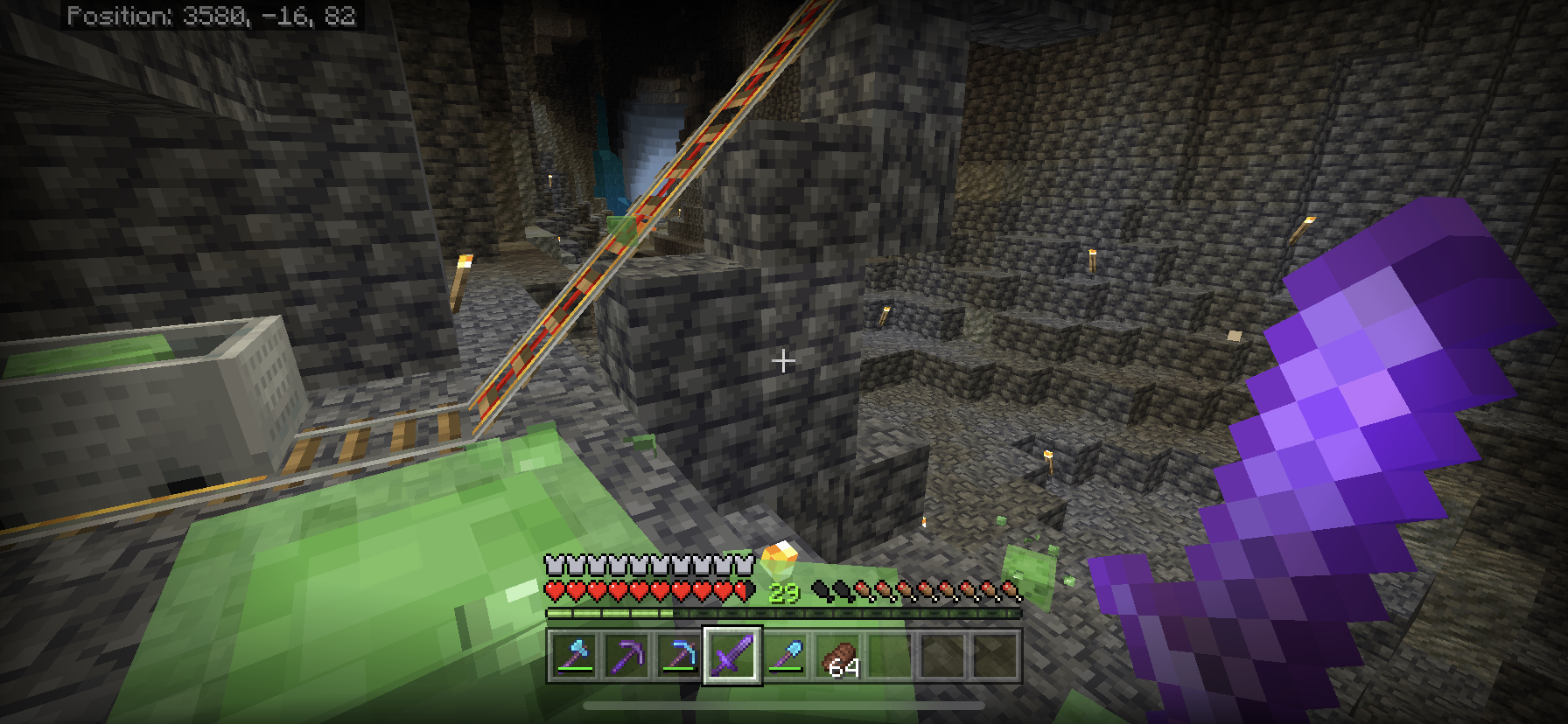Choose the enchanted netherite sword slot
This screenshot has width=1568, height=724.
pos(731,656)
